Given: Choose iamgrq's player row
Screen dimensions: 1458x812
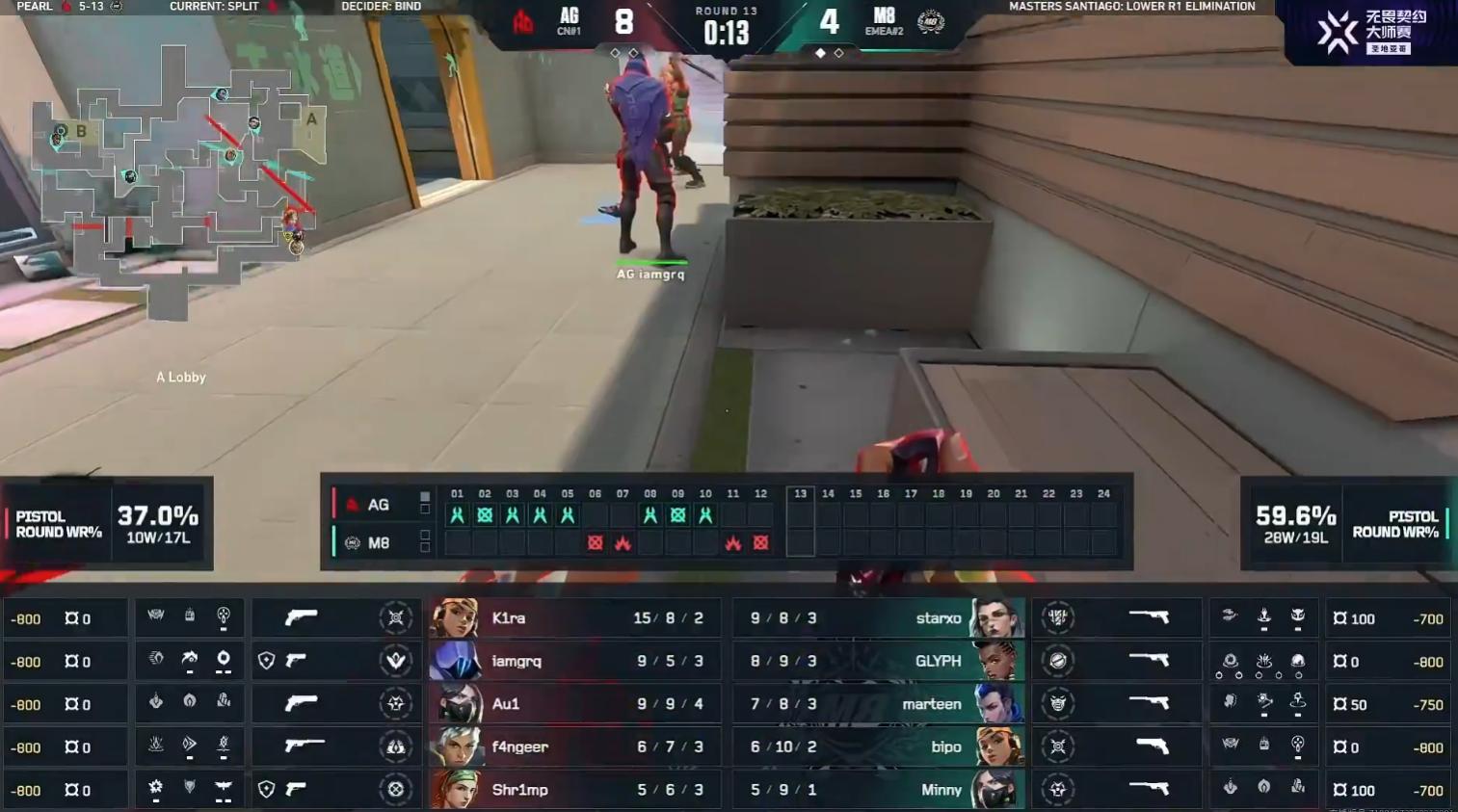Looking at the screenshot, I should (x=573, y=662).
